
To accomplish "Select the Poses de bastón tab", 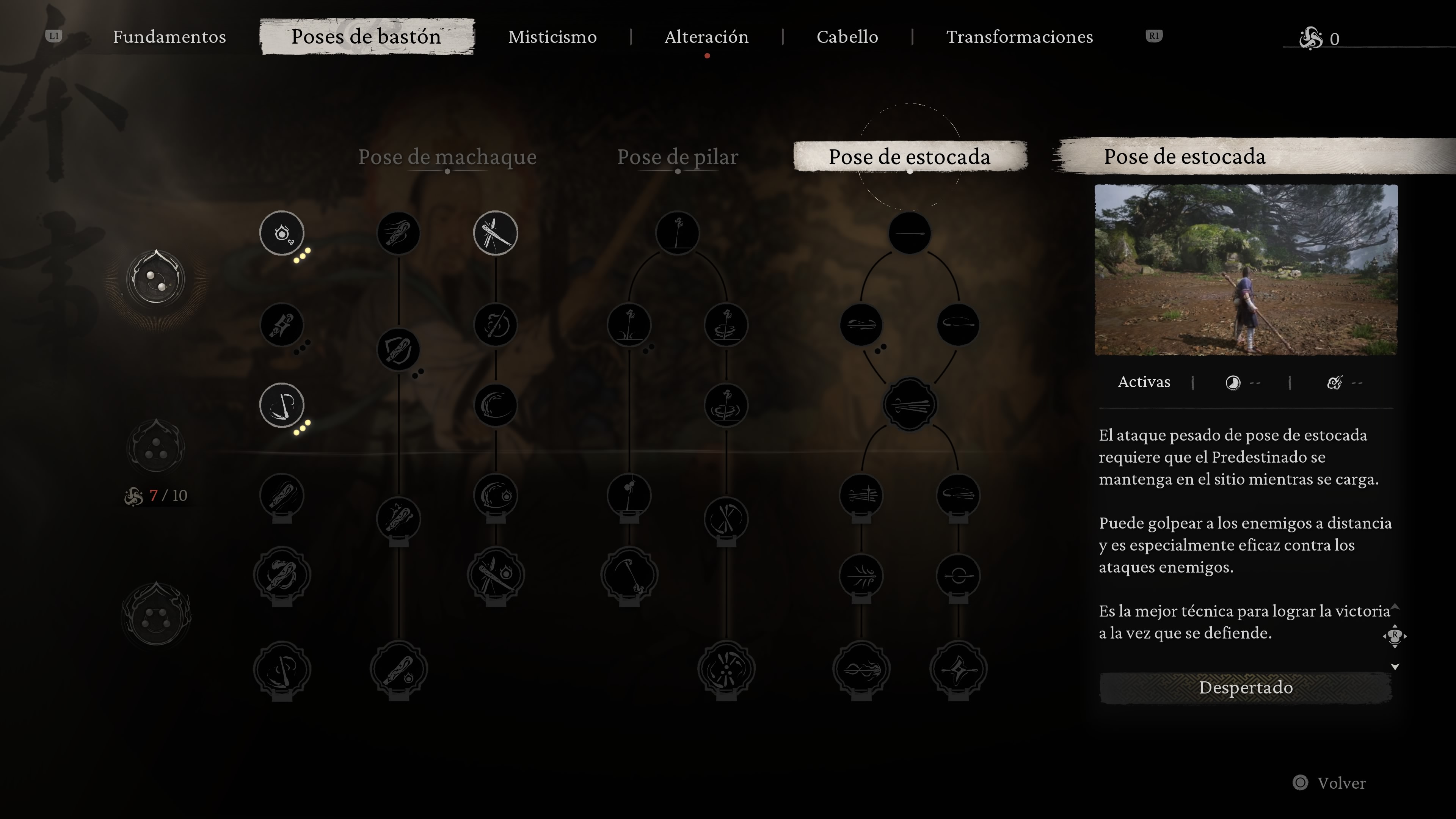I will (x=366, y=37).
